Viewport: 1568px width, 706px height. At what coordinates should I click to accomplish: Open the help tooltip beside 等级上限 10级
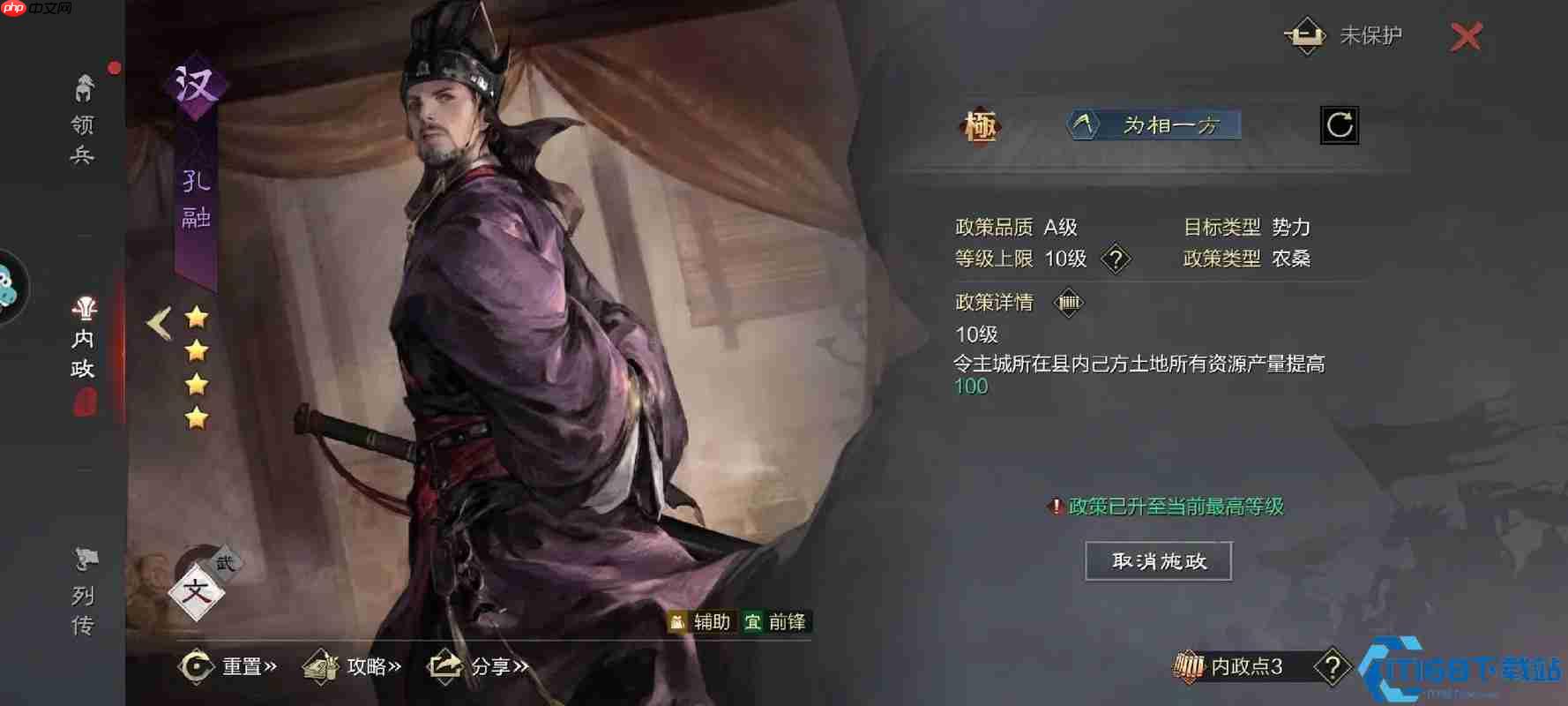1116,259
